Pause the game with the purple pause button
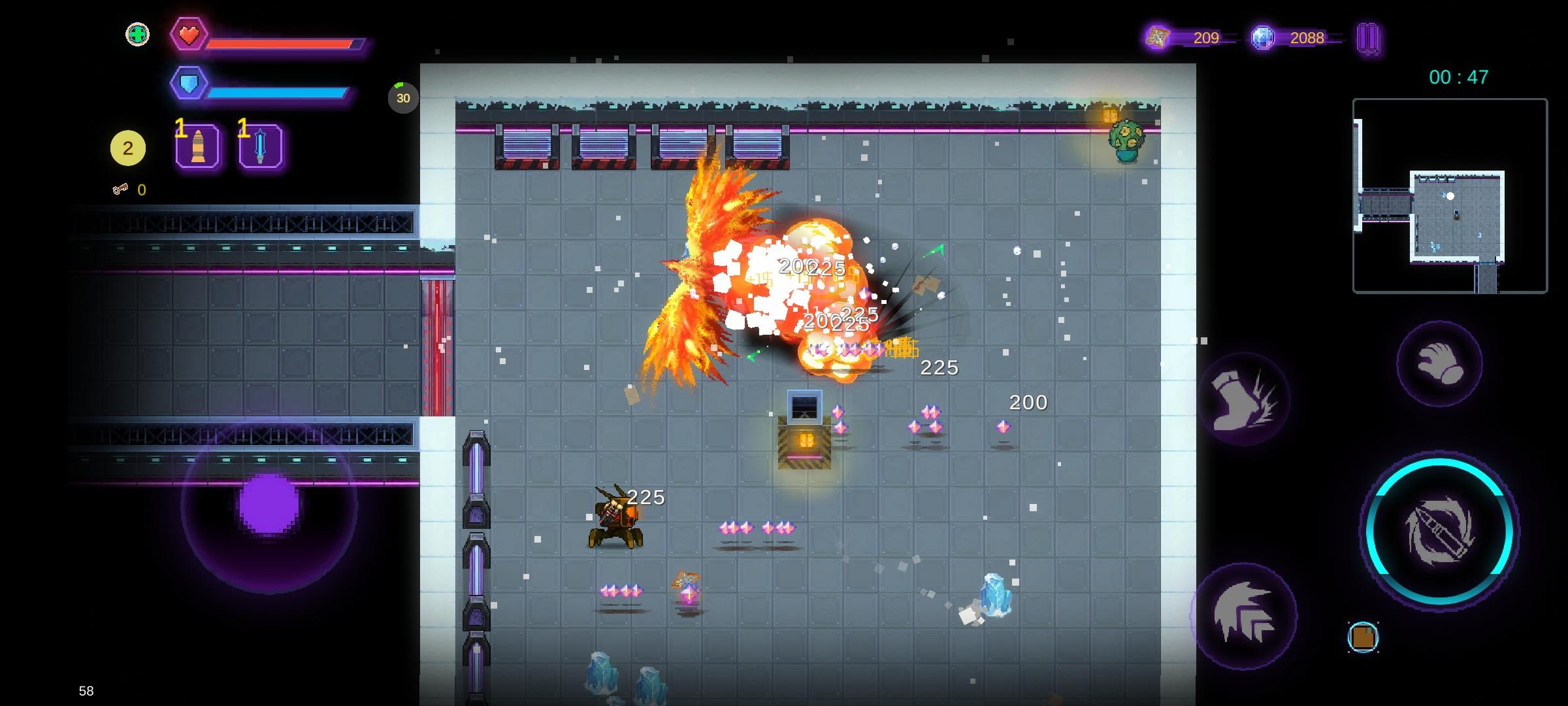Screen dimensions: 1568x706 coord(1367,39)
